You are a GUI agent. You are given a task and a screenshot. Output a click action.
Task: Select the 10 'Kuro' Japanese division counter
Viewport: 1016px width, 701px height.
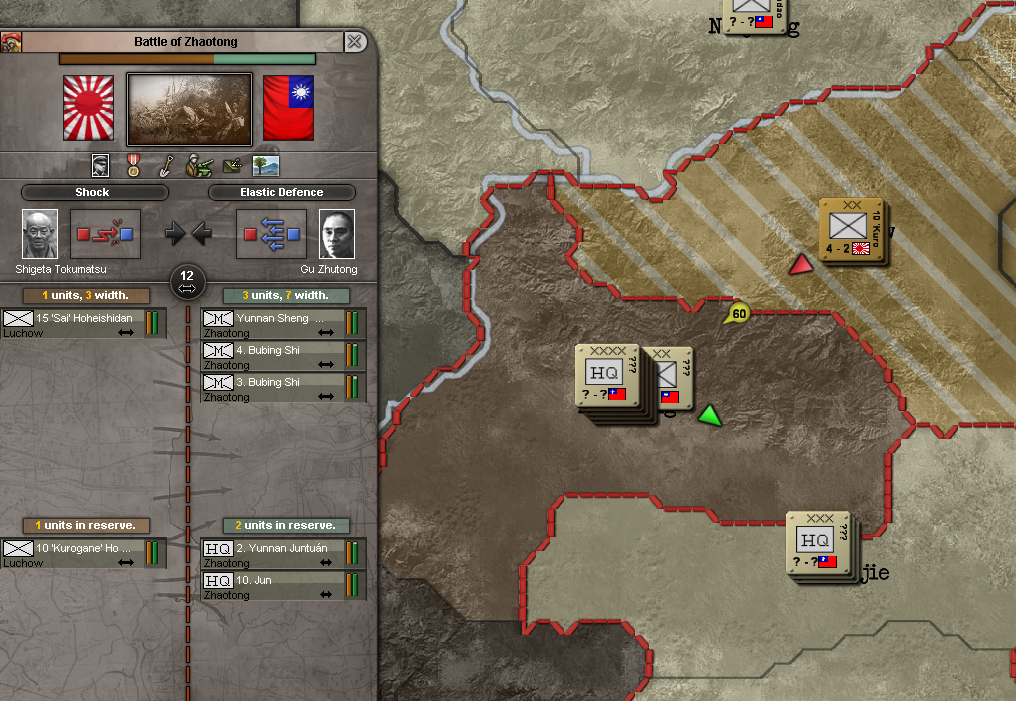(x=851, y=230)
